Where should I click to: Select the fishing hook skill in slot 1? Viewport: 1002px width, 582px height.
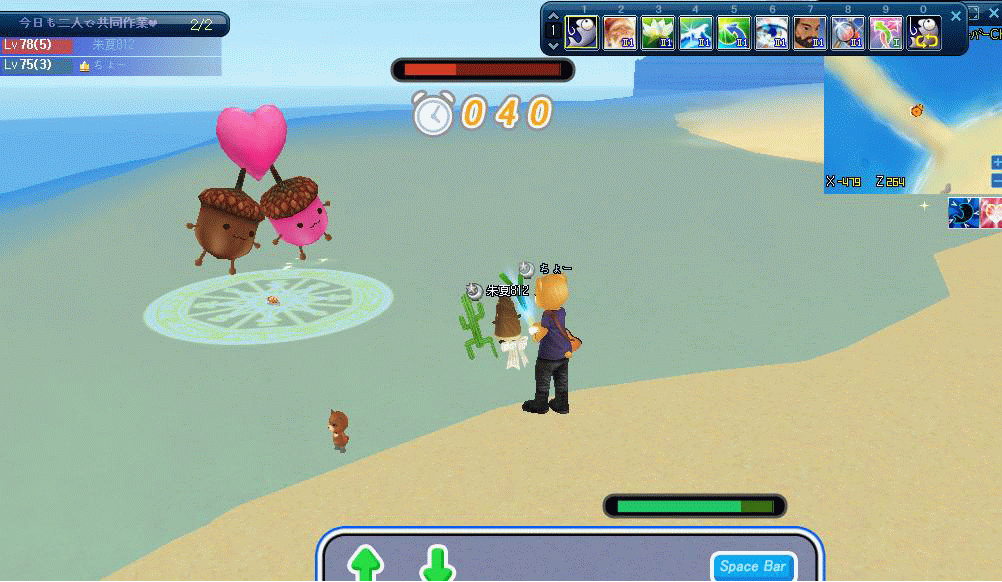[x=582, y=33]
